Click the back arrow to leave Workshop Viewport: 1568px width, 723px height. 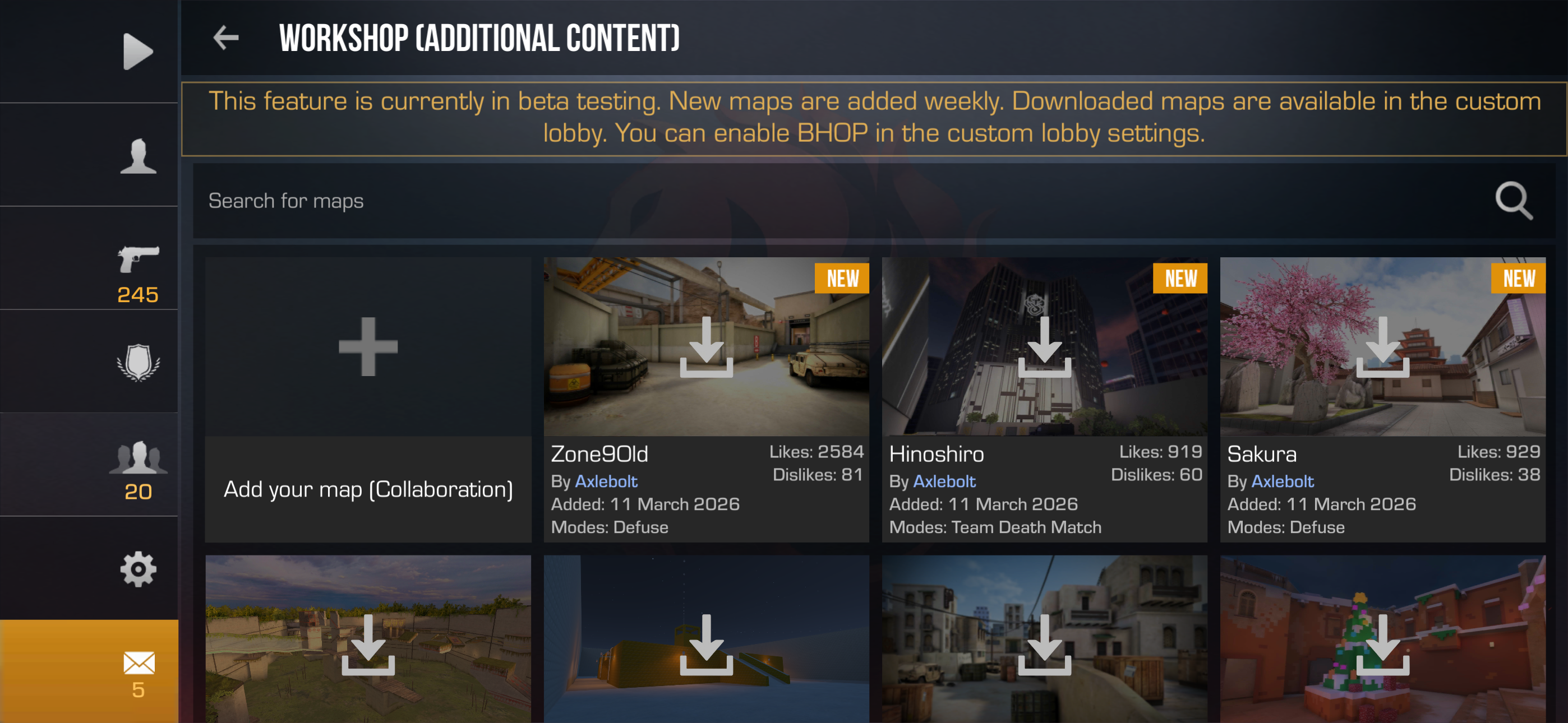tap(226, 38)
